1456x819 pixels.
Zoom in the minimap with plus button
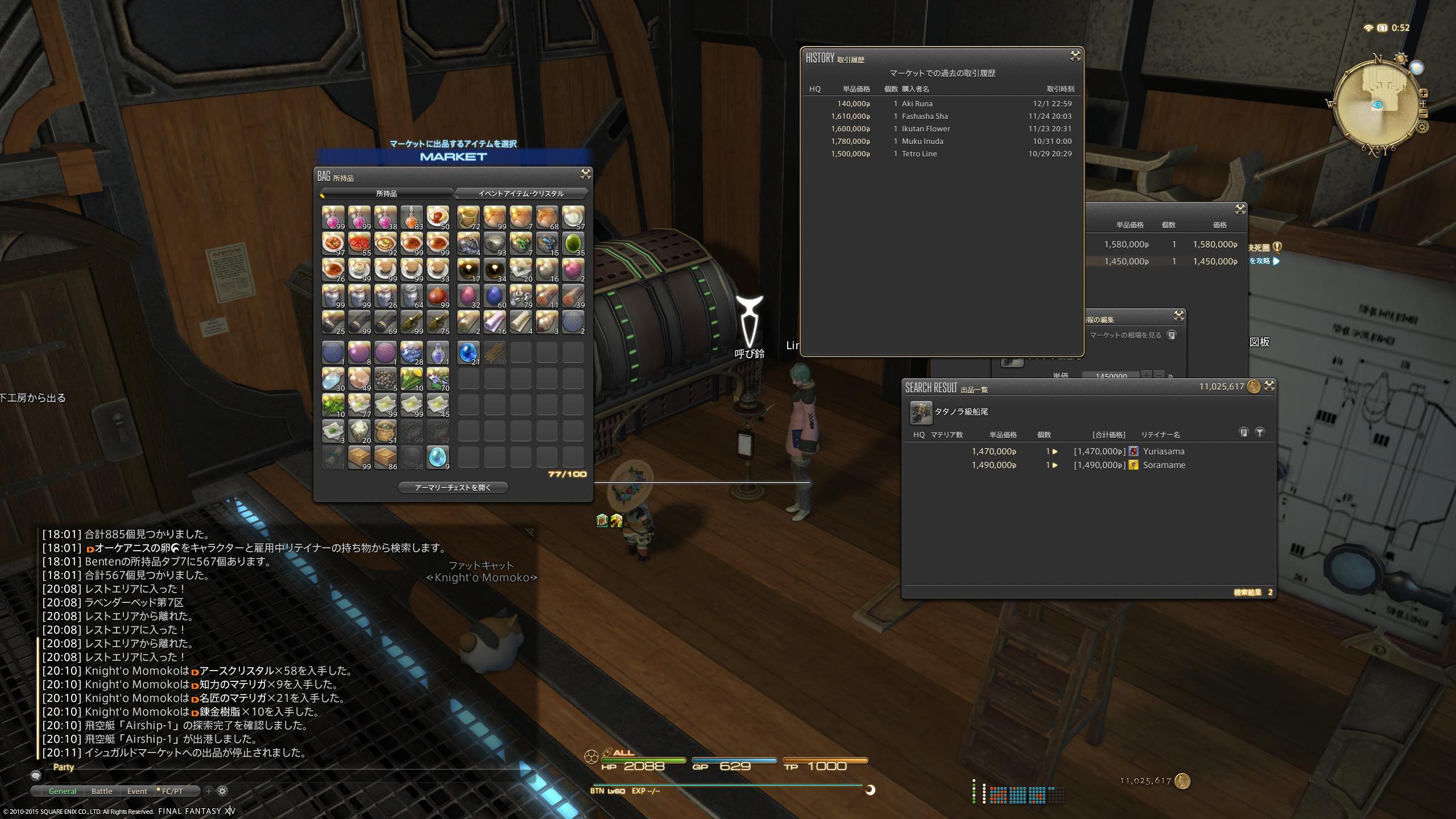[x=1423, y=93]
